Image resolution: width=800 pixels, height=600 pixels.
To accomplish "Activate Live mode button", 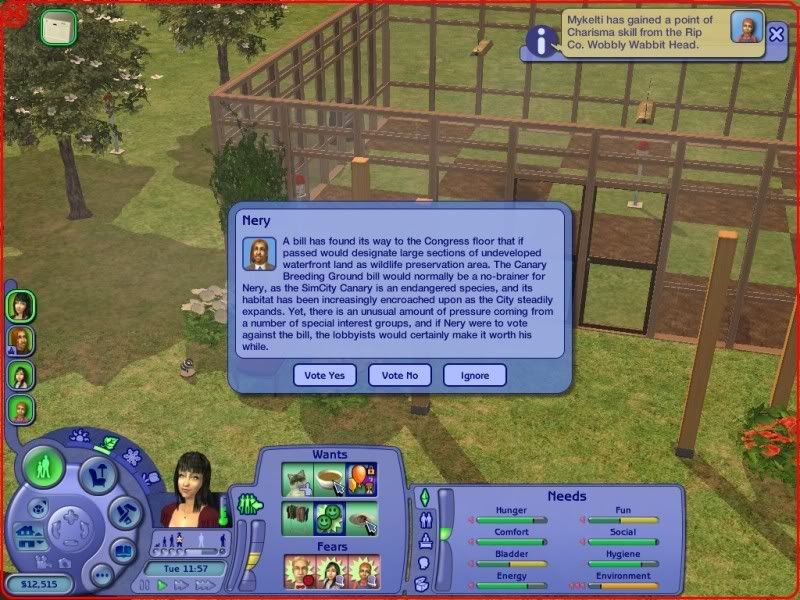I will point(44,467).
